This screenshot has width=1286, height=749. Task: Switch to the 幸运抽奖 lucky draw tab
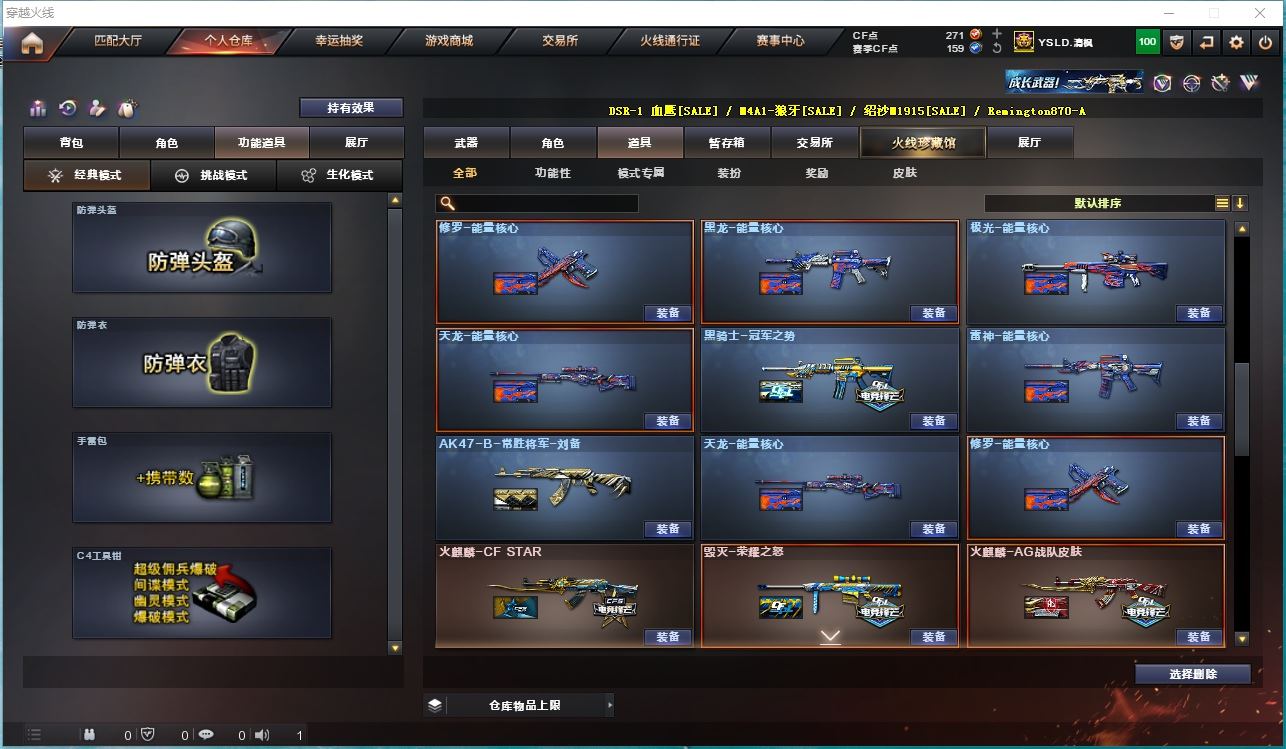[339, 41]
